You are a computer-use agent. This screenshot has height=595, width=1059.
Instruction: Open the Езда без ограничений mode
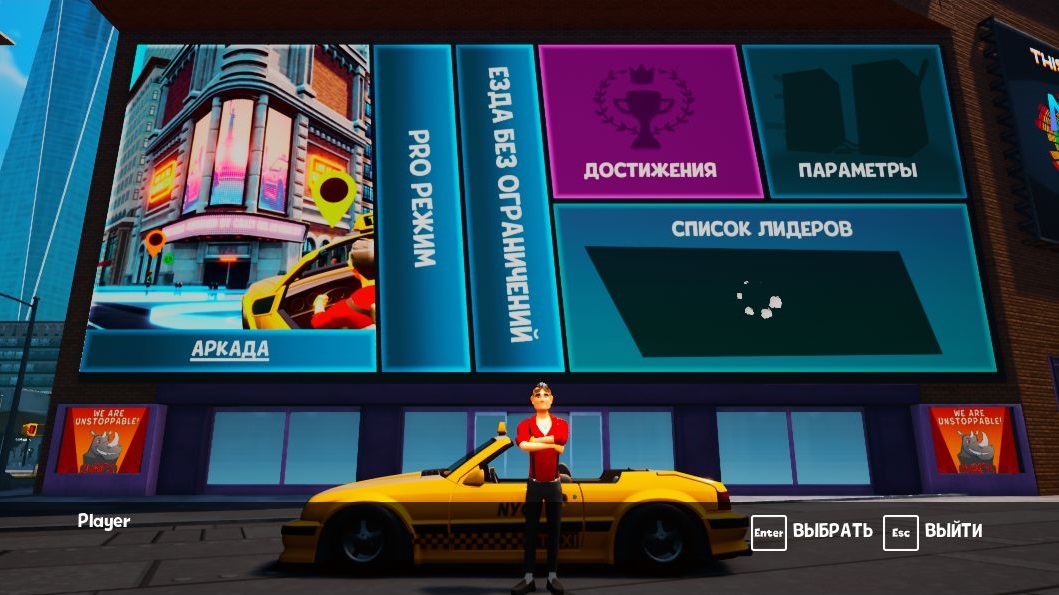pos(509,205)
